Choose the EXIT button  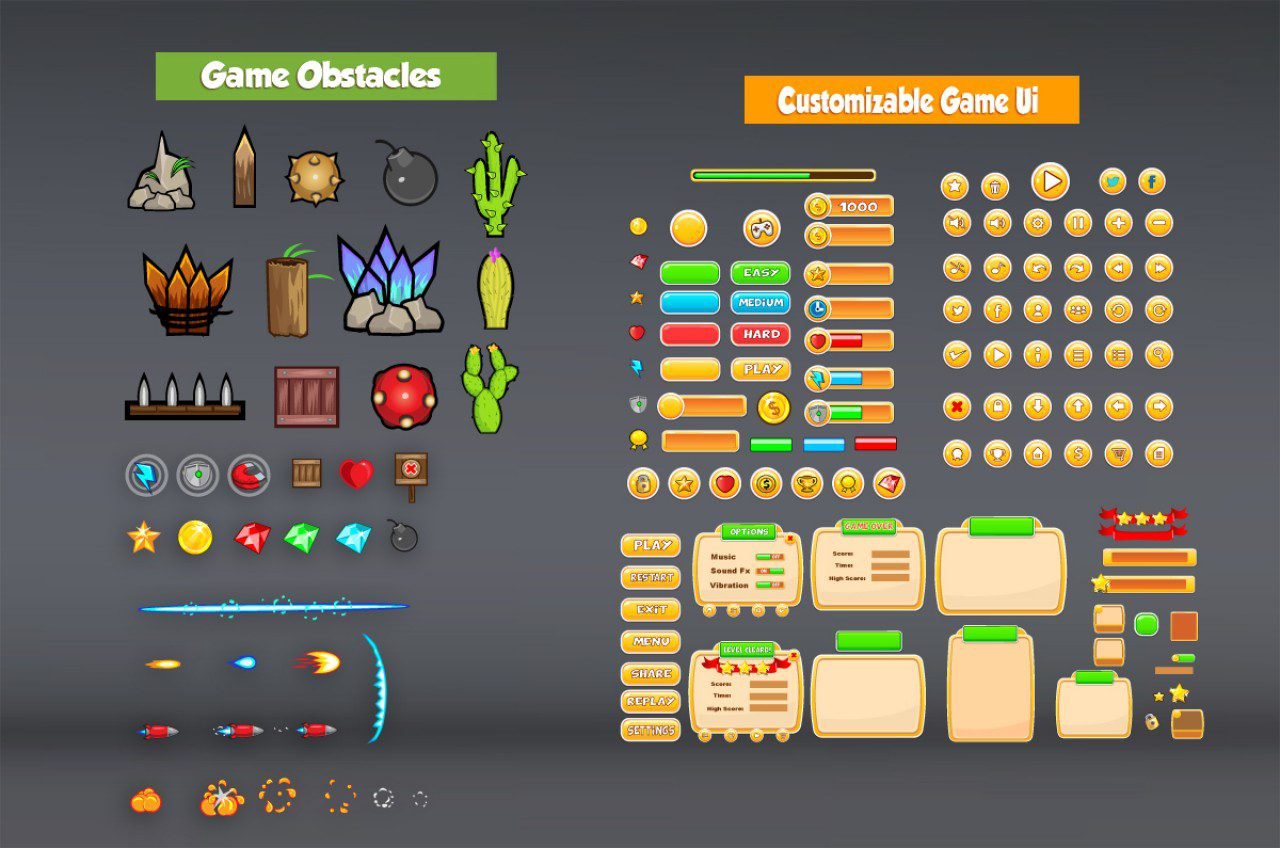click(x=650, y=610)
